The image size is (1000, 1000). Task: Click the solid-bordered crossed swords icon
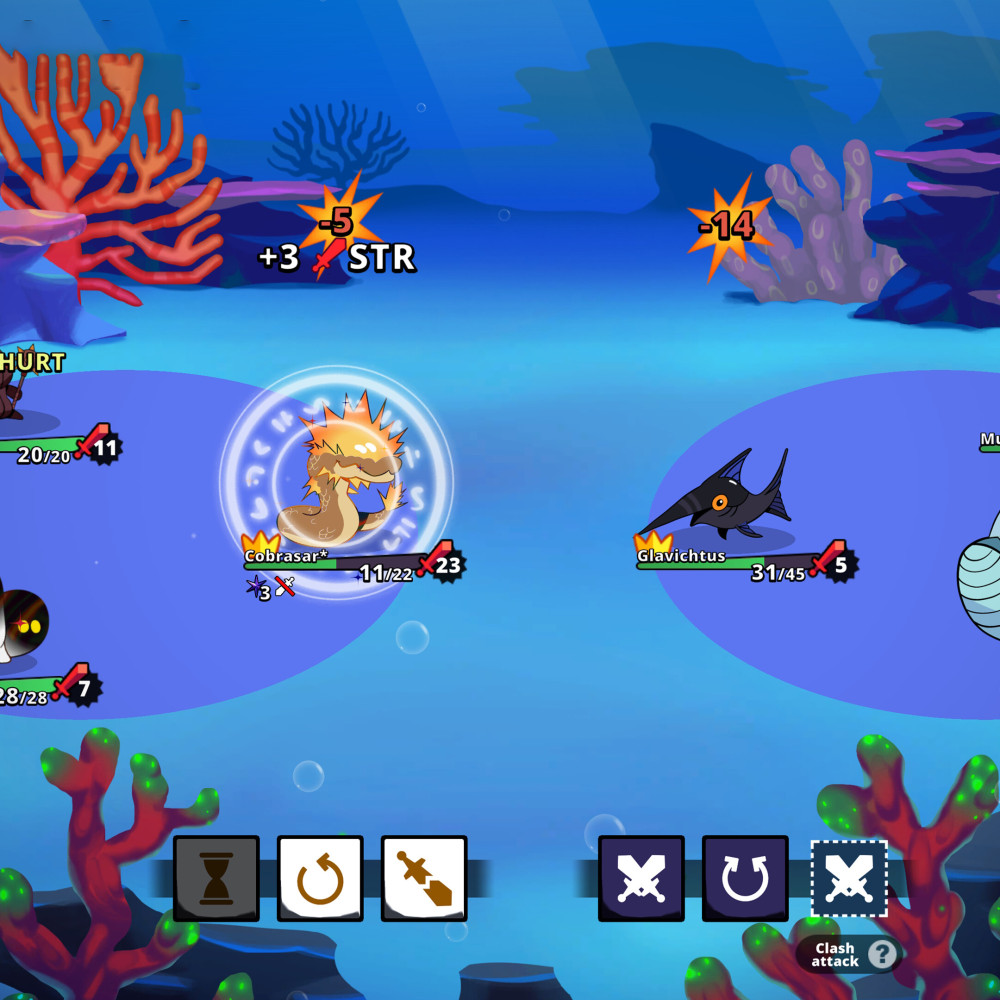641,878
